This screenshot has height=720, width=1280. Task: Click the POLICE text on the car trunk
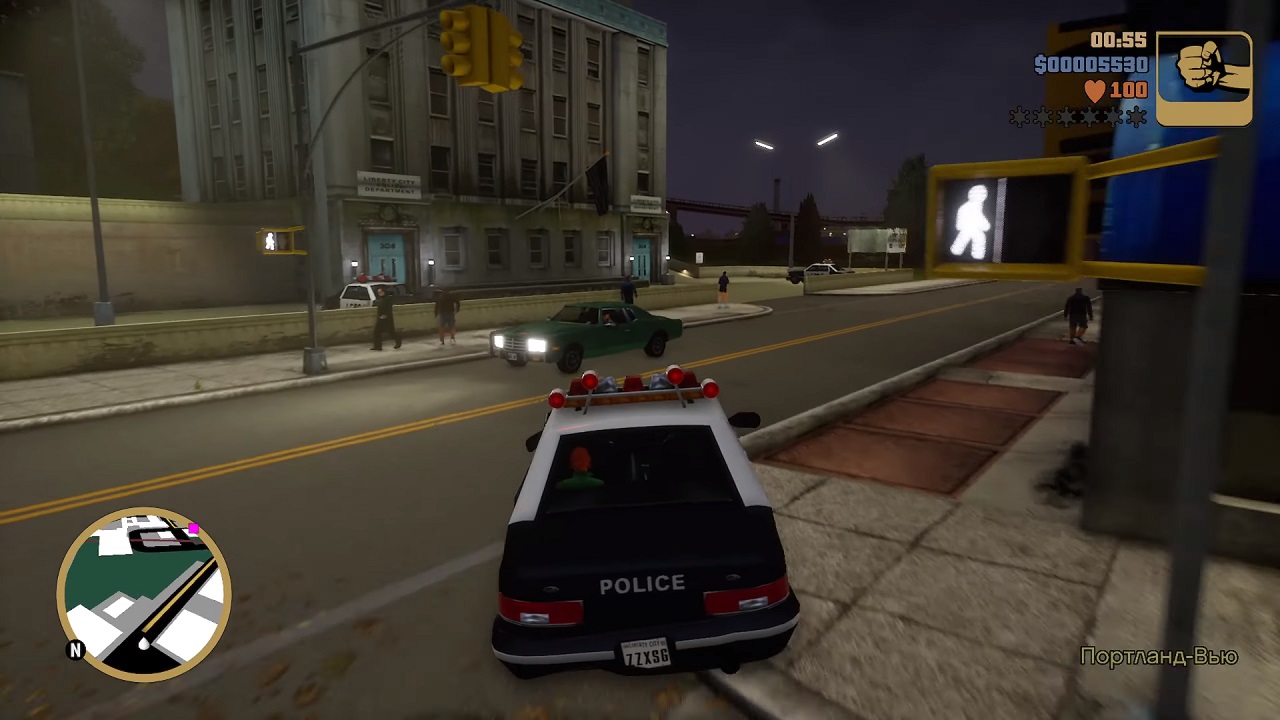640,583
